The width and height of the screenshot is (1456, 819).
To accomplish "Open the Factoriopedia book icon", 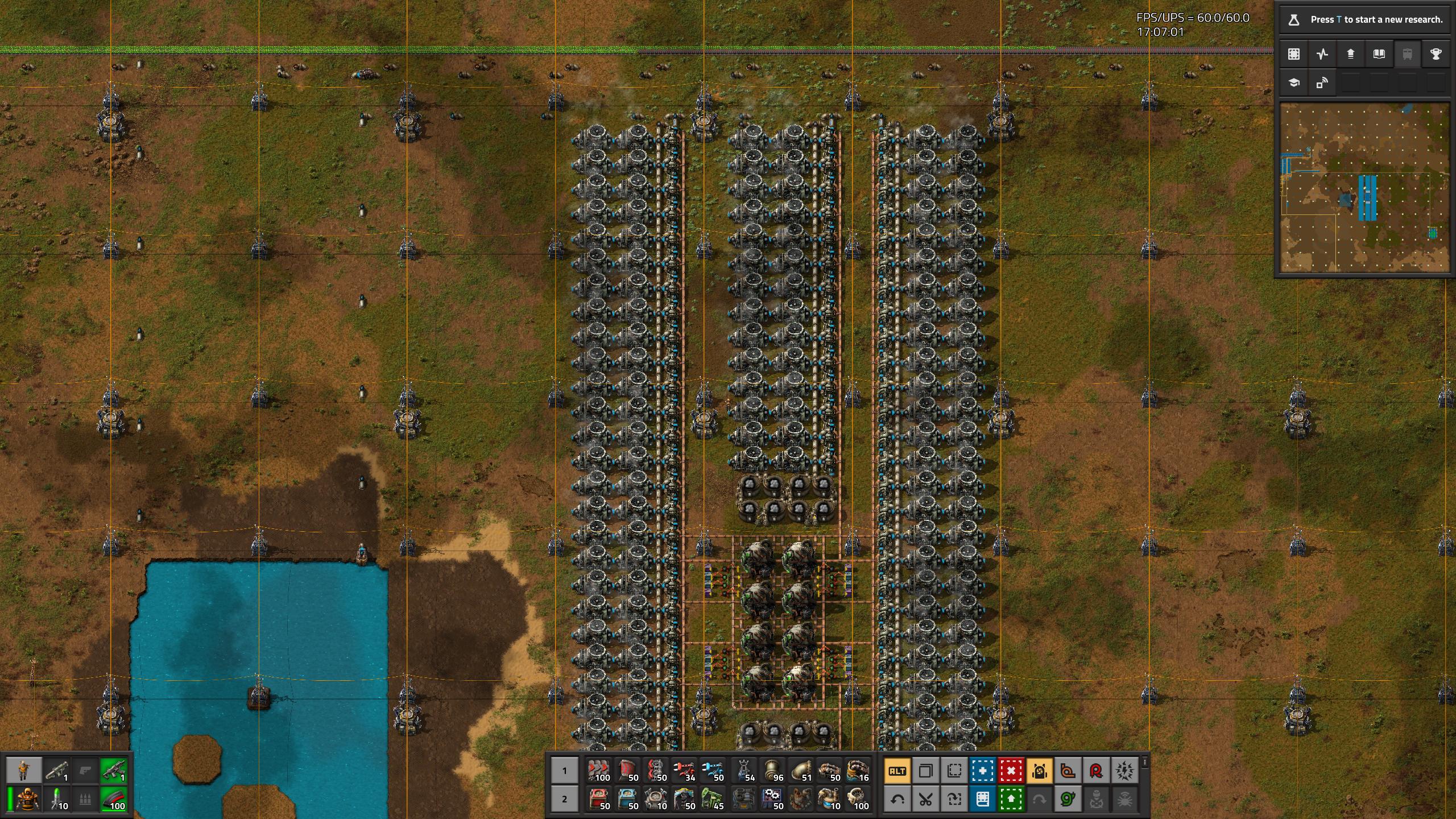I will click(1379, 54).
